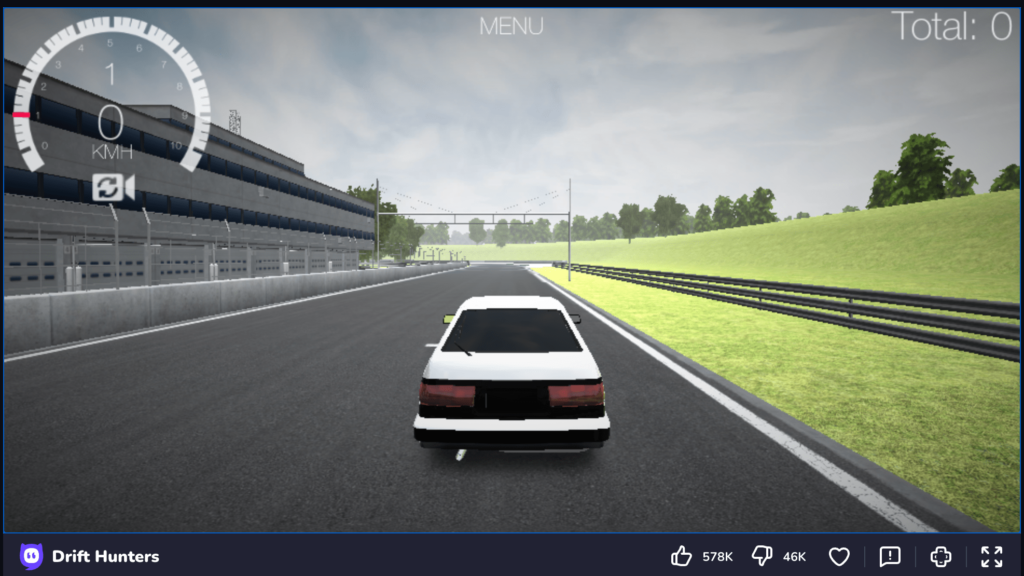Switch camera view with the camera icon
This screenshot has width=1024, height=576.
[x=113, y=187]
